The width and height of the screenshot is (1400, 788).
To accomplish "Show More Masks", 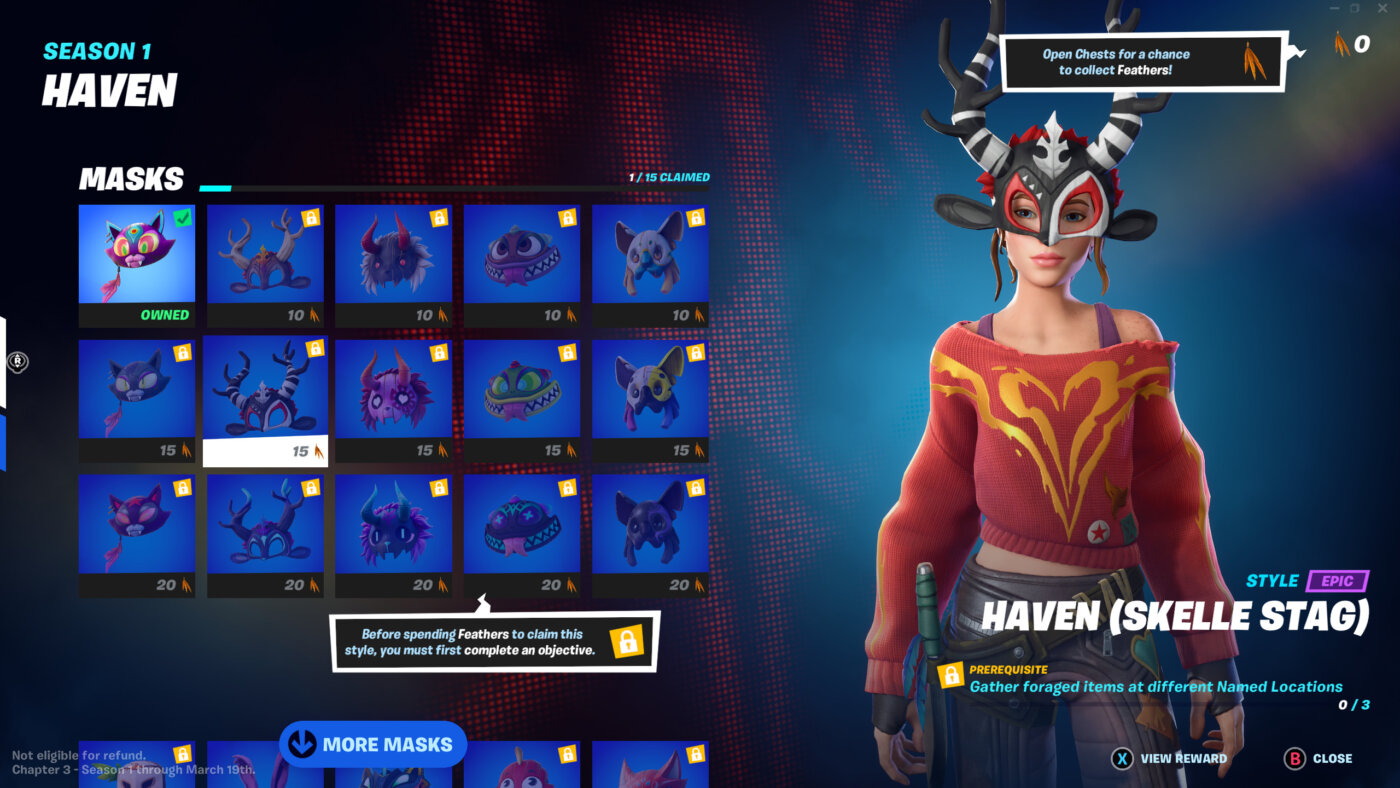I will coord(373,744).
